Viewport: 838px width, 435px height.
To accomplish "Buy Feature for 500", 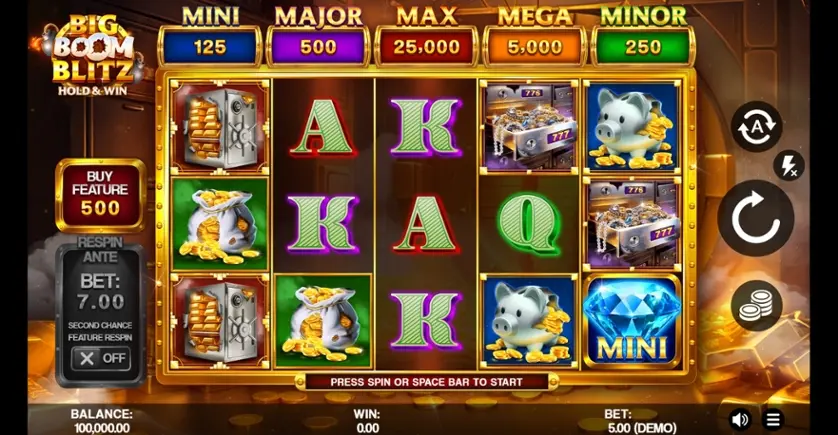I will (100, 194).
